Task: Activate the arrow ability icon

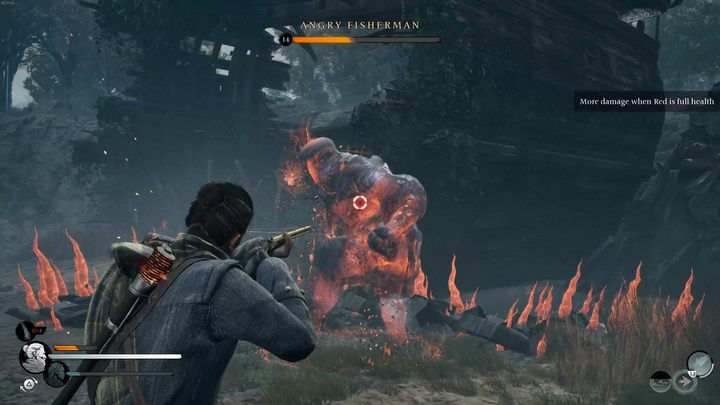Action: tap(684, 380)
